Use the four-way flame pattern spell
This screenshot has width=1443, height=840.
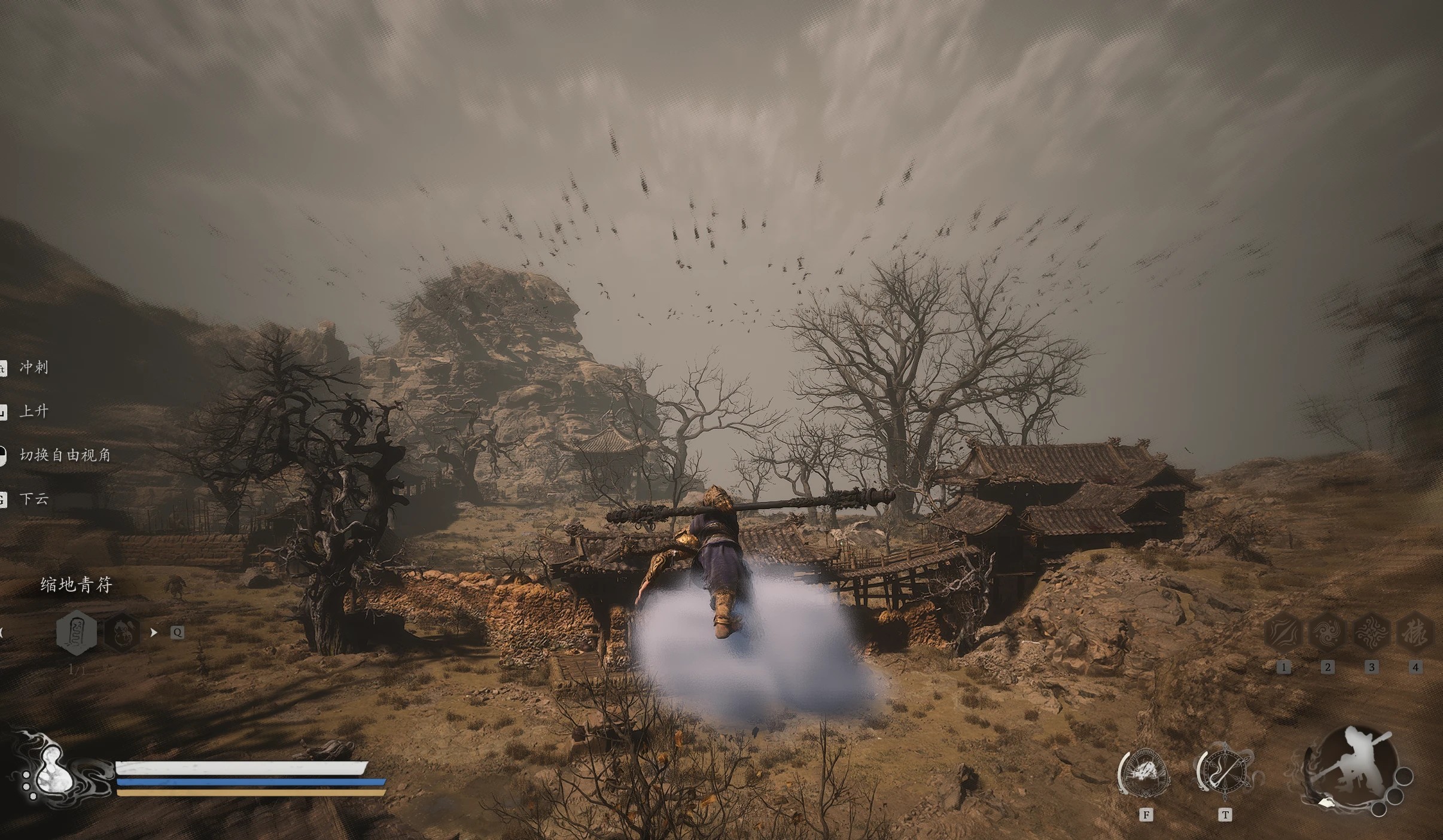point(1371,632)
